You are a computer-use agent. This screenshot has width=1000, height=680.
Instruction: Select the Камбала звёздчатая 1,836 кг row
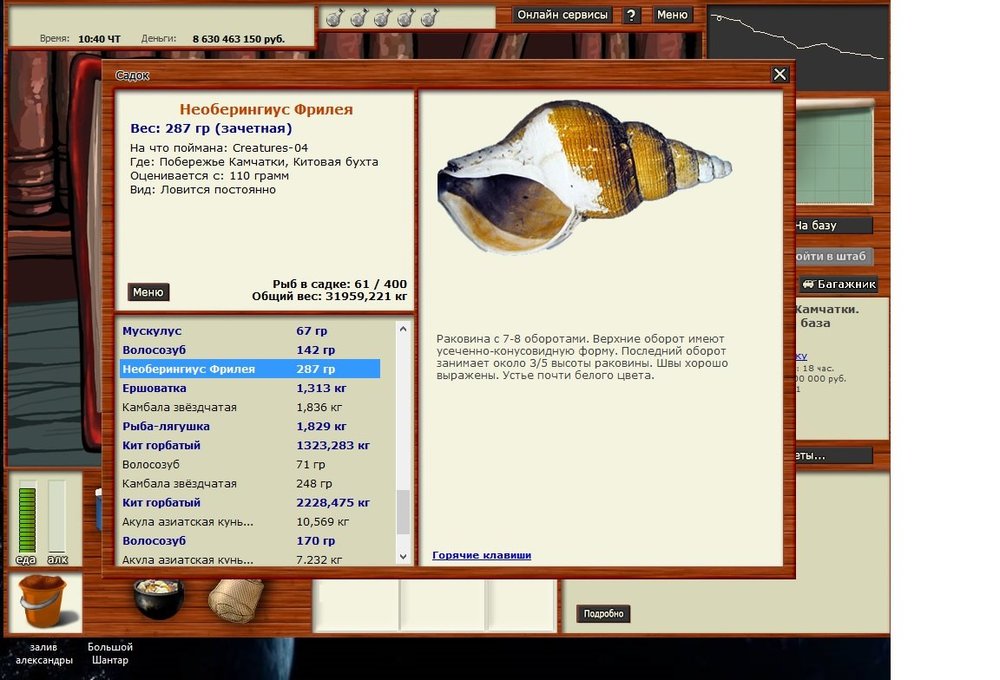[x=179, y=407]
